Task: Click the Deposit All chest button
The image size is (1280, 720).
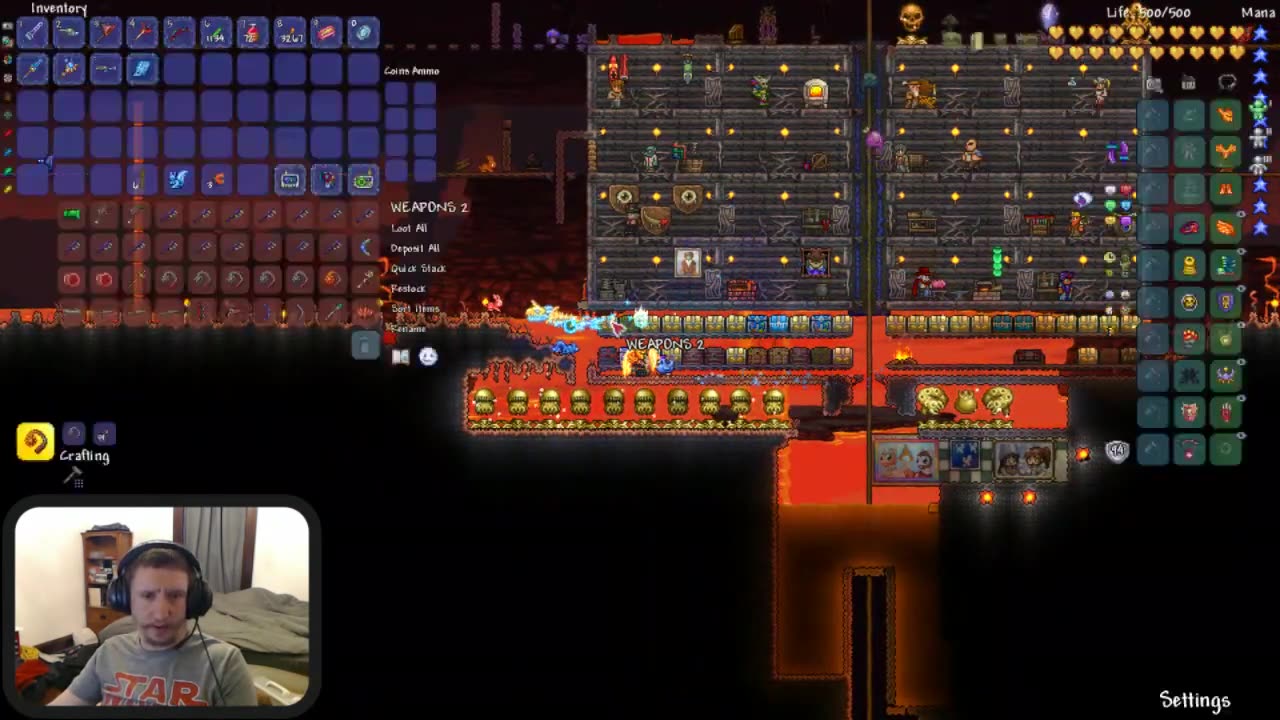Action: click(415, 247)
